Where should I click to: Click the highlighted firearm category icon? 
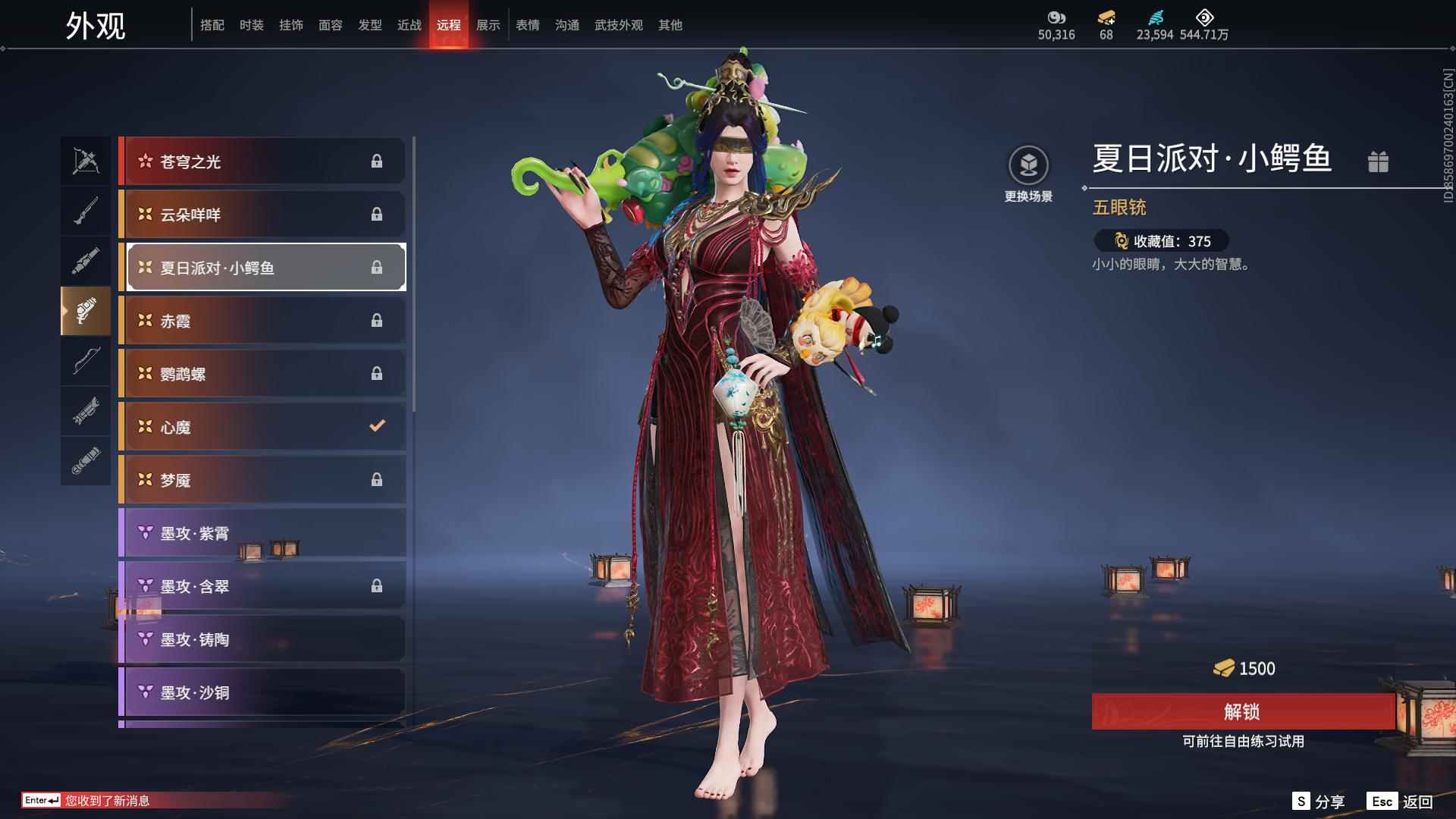pos(86,312)
